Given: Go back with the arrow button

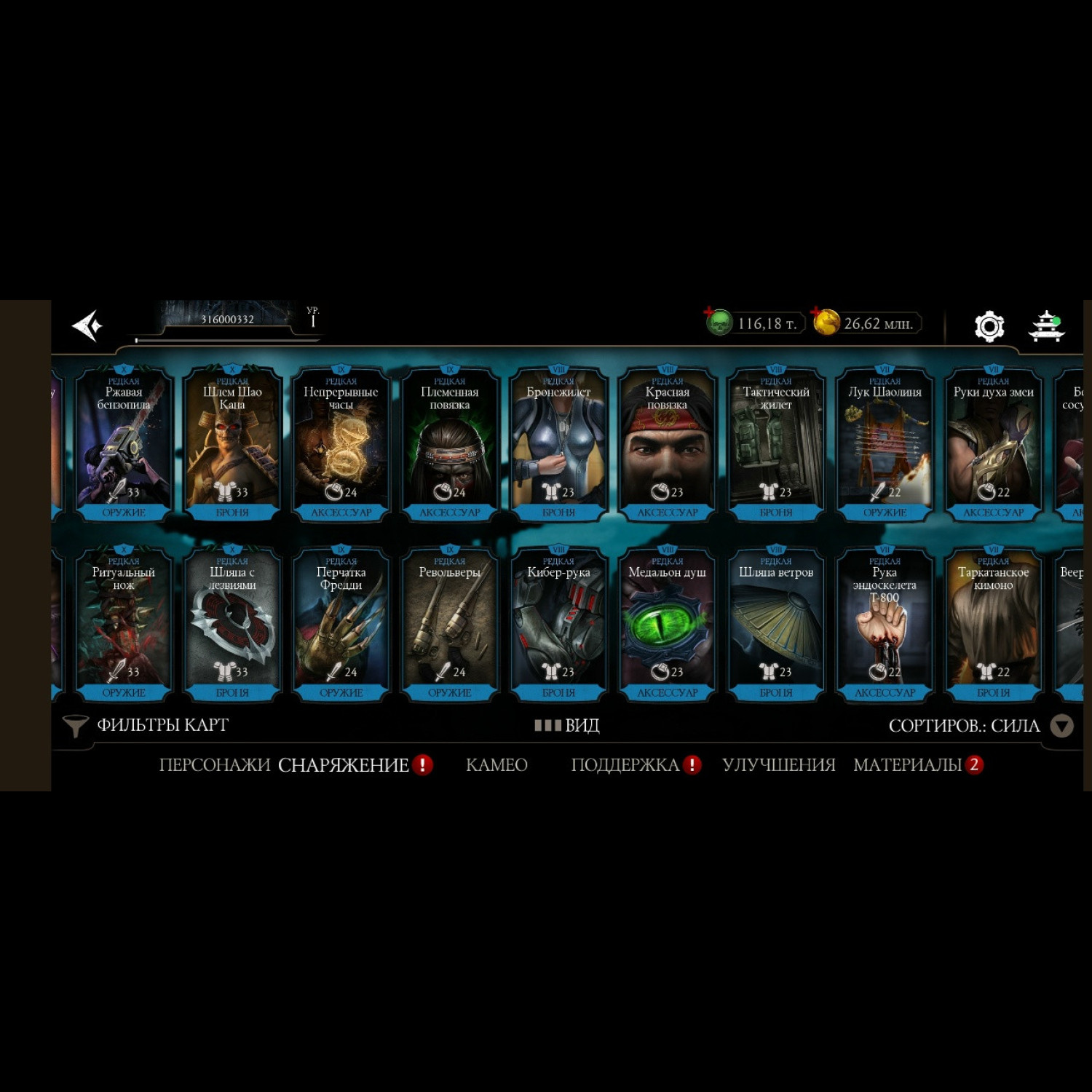Looking at the screenshot, I should [x=88, y=325].
